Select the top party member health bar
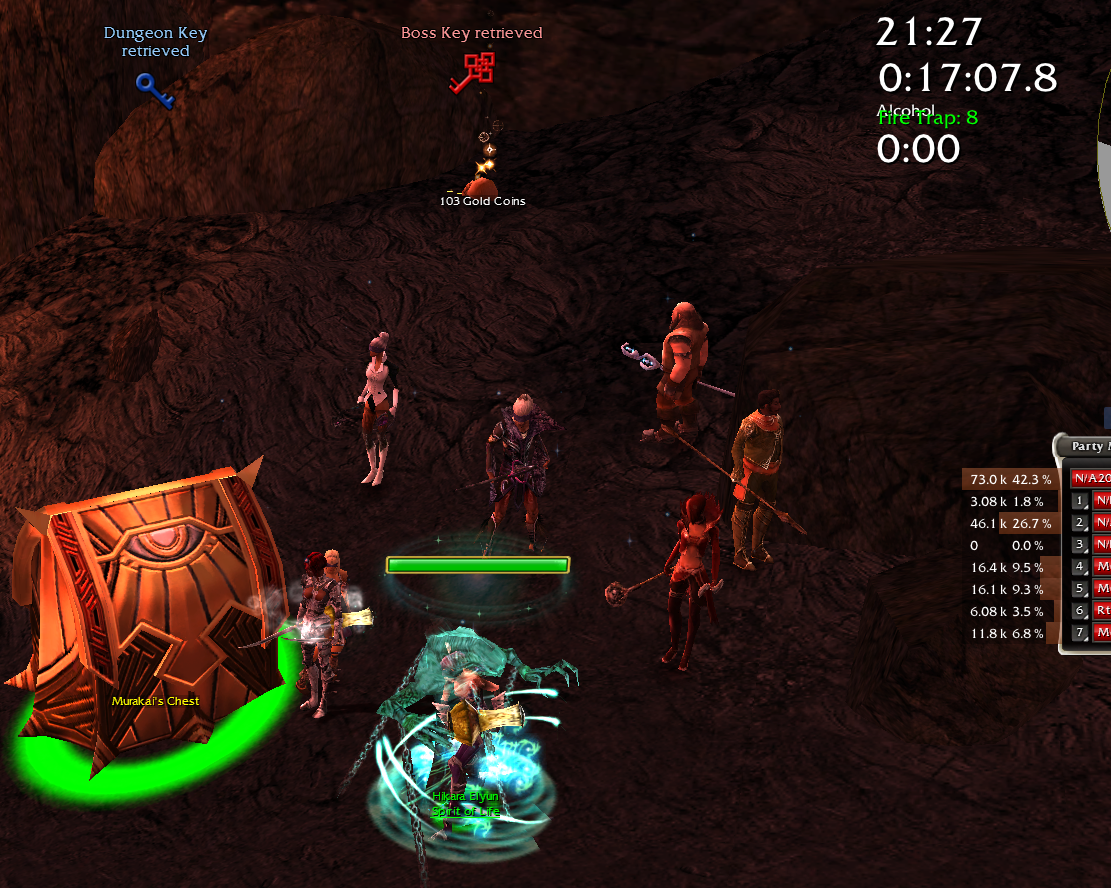The width and height of the screenshot is (1111, 888). pos(1092,479)
